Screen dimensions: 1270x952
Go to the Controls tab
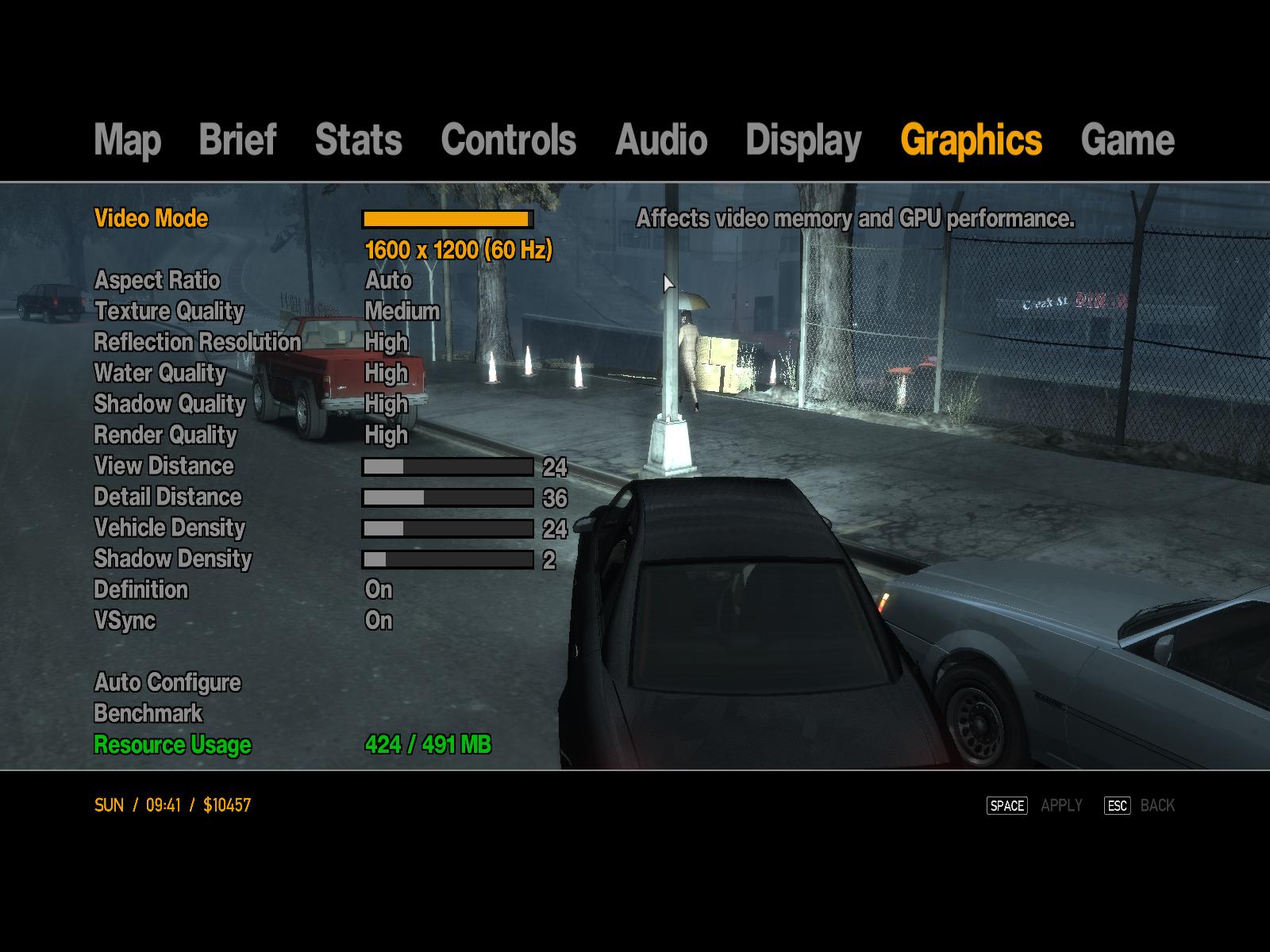[x=508, y=140]
